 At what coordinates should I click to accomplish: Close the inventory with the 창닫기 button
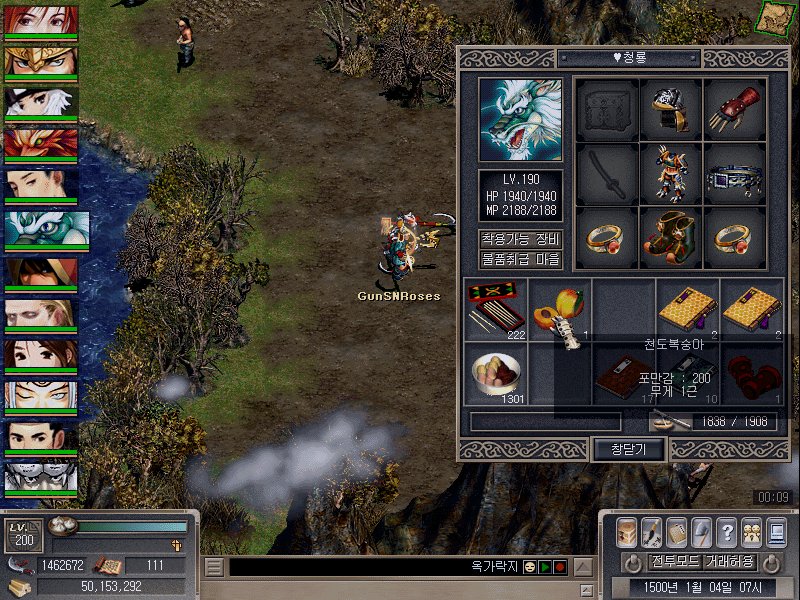click(629, 449)
